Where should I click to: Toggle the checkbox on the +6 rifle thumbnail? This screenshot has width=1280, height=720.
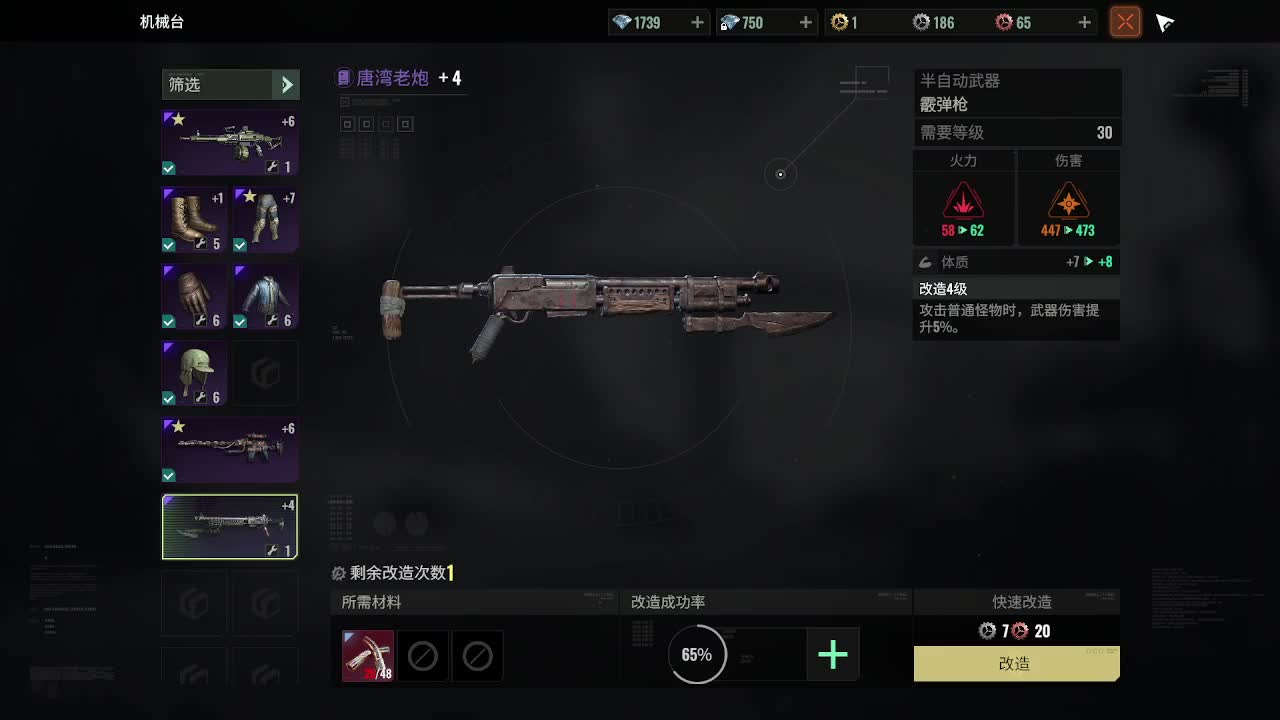pyautogui.click(x=168, y=169)
